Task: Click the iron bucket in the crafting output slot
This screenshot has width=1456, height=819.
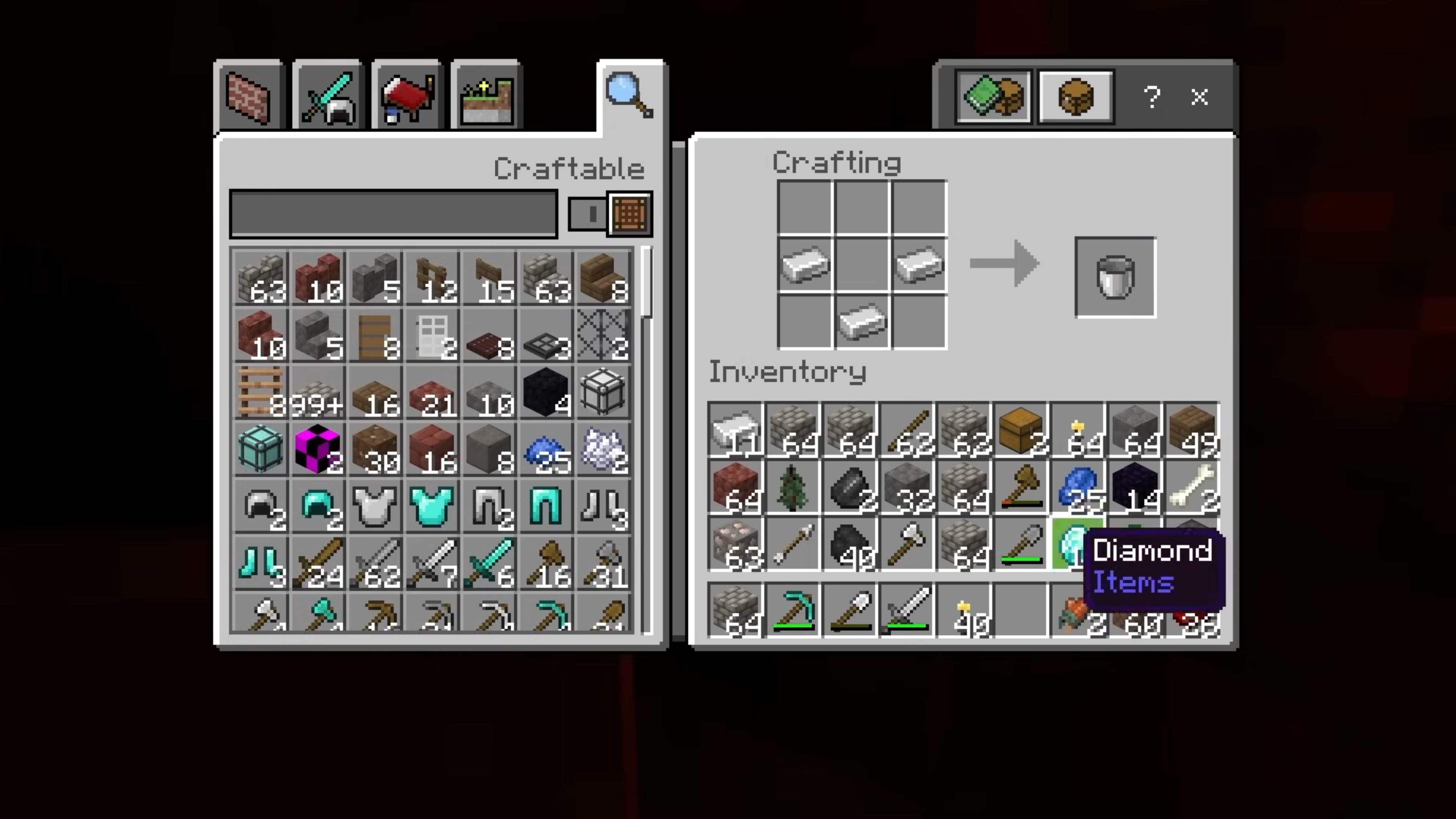Action: (1115, 277)
